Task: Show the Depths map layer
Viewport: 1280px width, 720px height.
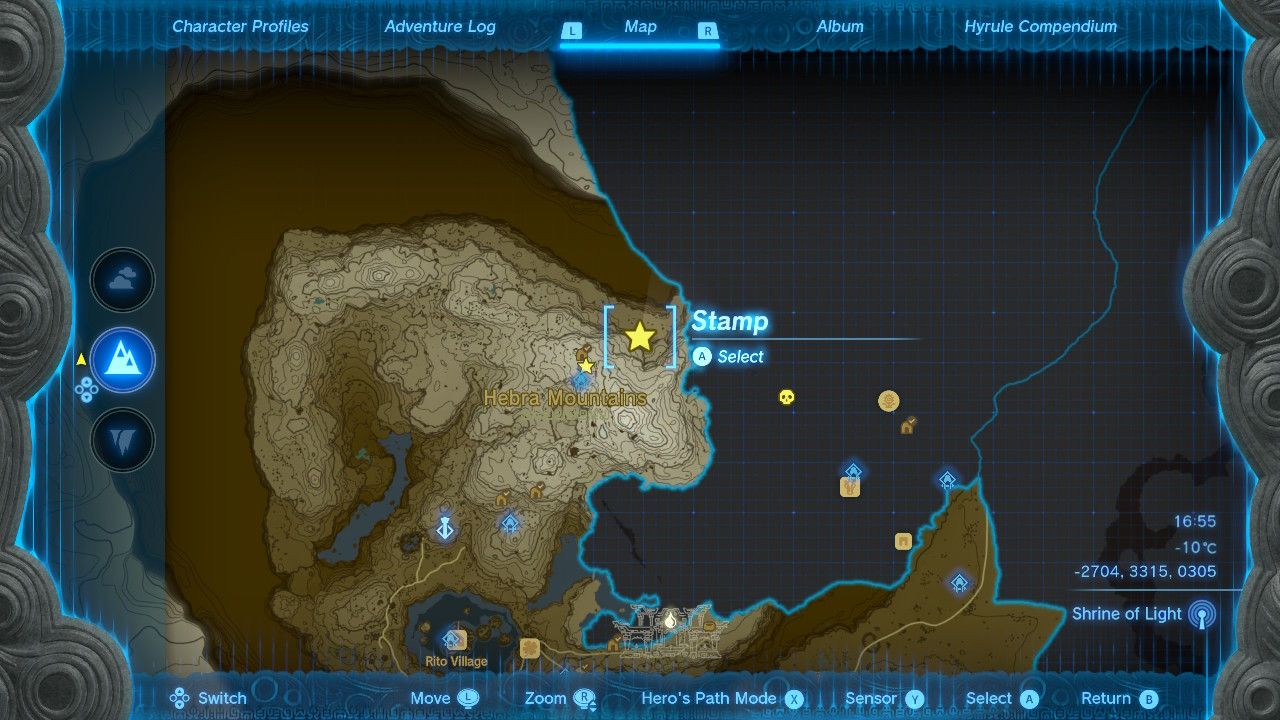Action: [123, 439]
